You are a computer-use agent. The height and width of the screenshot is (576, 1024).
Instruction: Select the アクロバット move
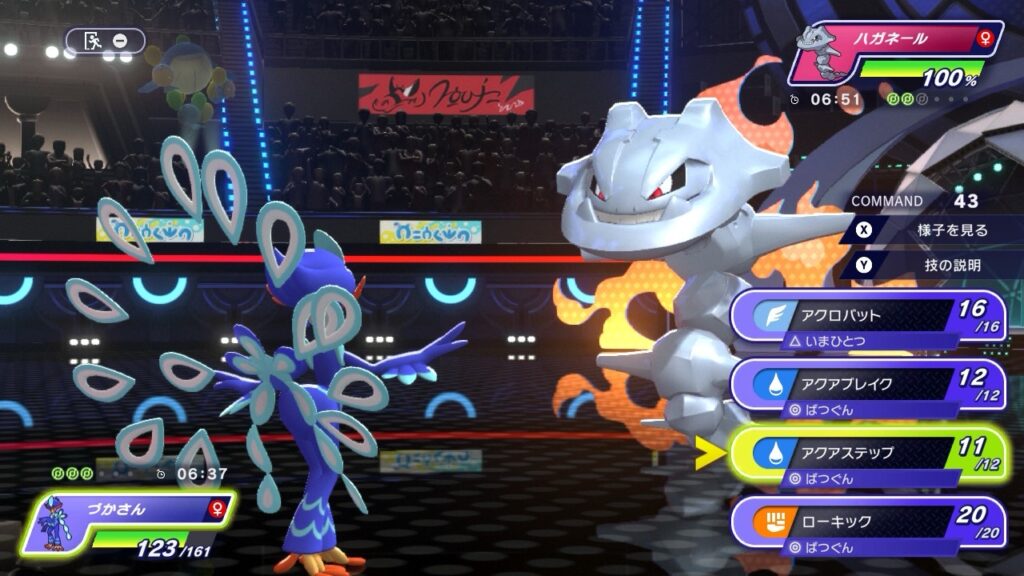866,316
